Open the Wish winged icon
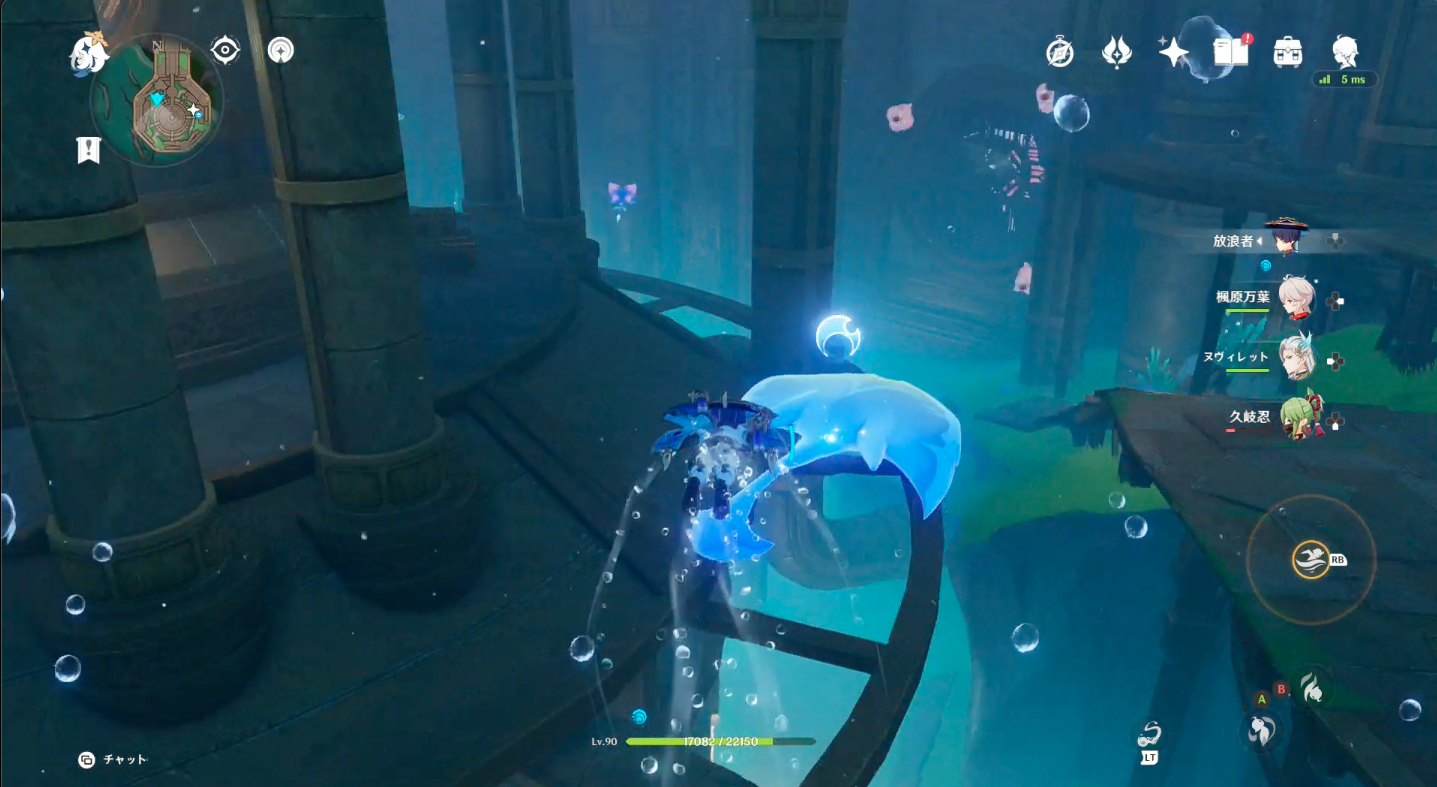 coord(1116,52)
